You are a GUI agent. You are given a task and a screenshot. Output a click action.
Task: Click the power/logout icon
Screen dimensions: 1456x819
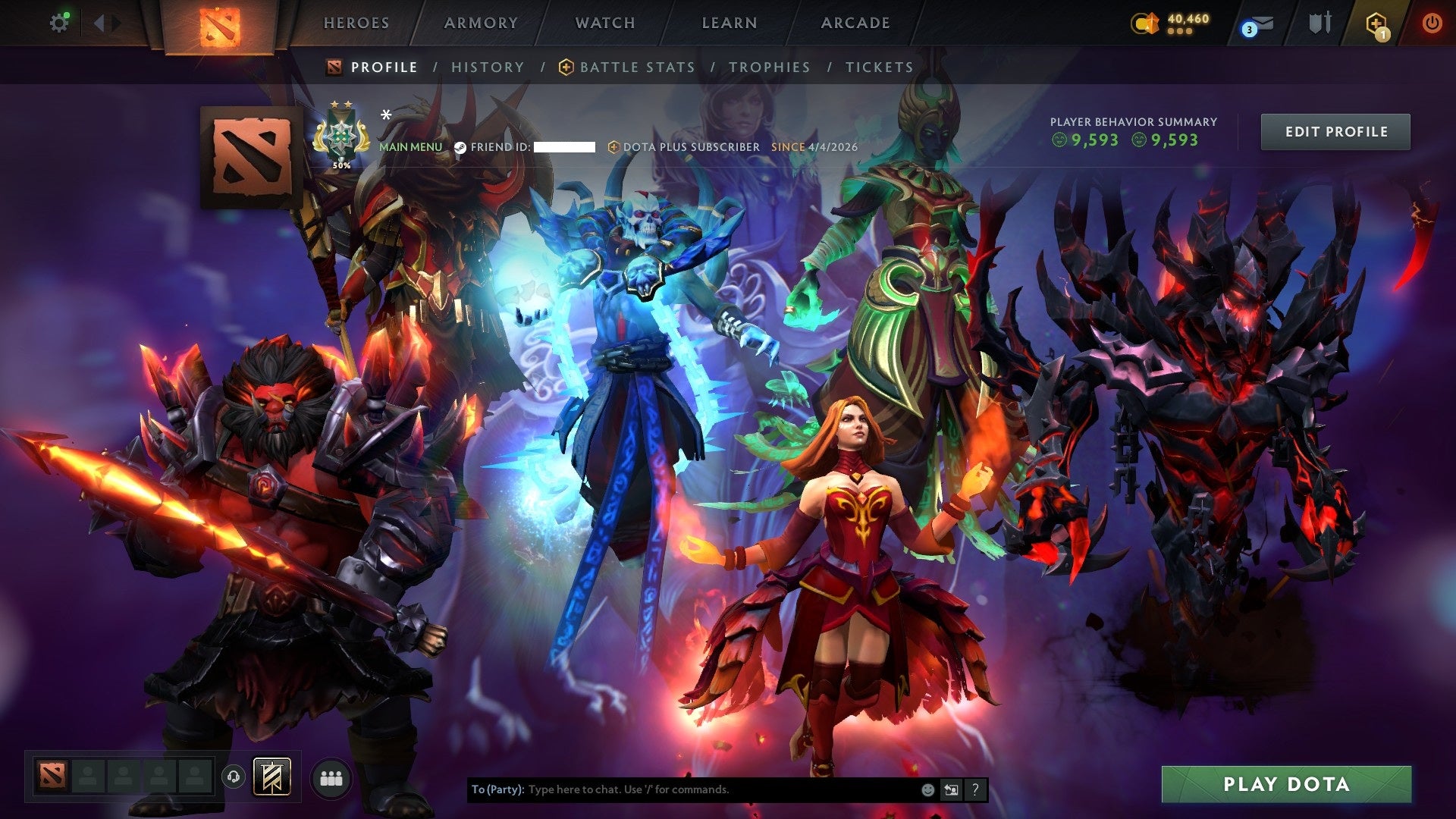tap(1433, 23)
